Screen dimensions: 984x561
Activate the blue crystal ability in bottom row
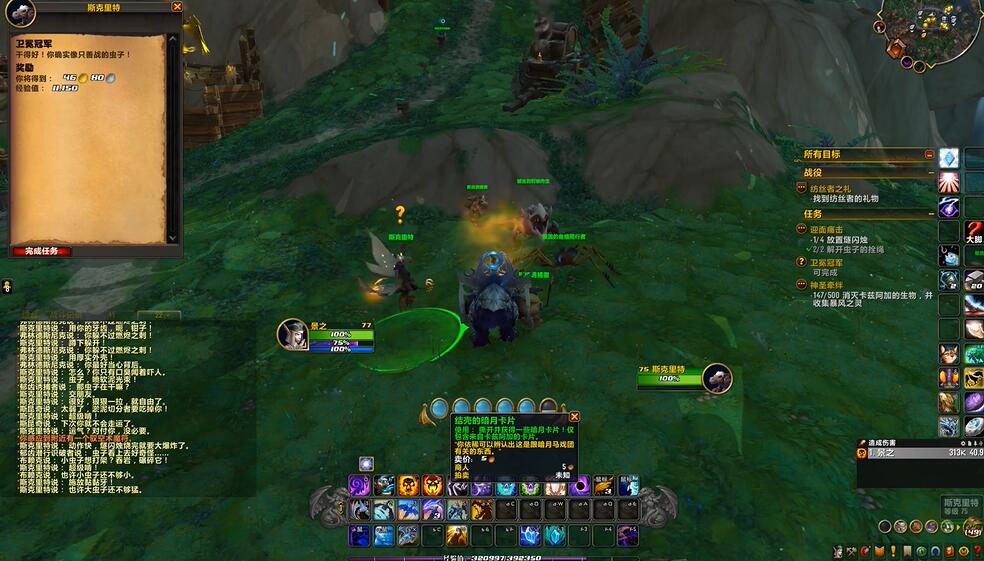(530, 535)
